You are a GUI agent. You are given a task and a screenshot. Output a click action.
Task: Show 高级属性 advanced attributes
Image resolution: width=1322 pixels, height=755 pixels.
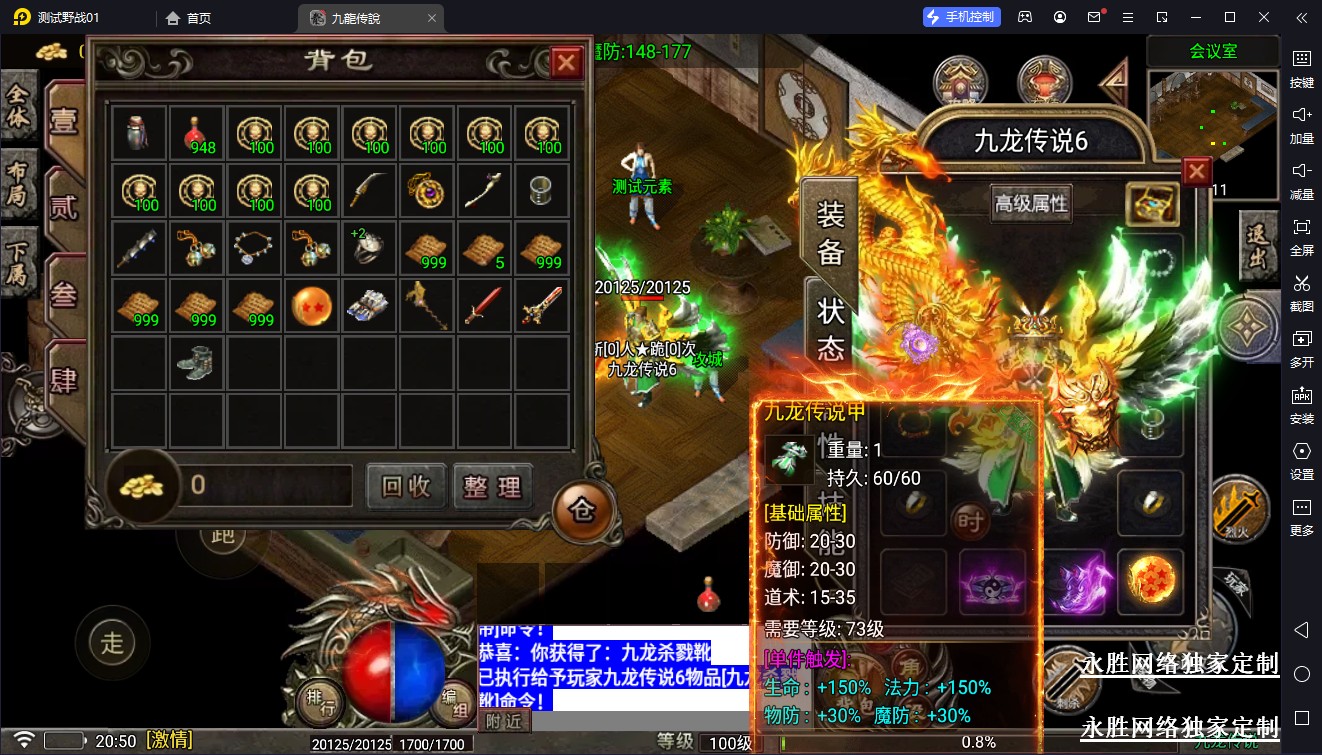[x=1031, y=204]
